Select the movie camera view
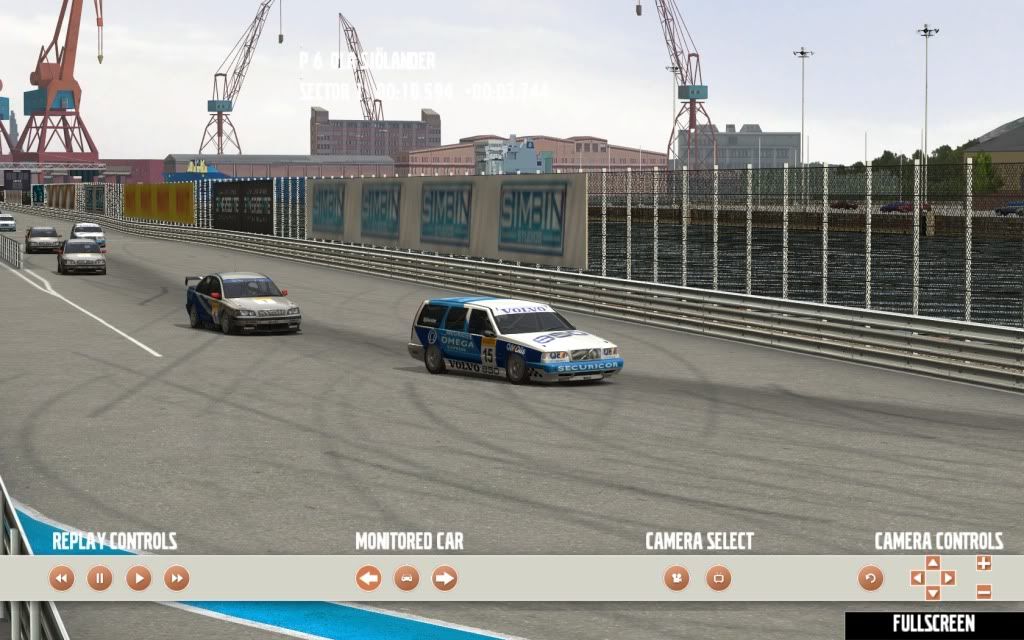This screenshot has width=1024, height=640. click(677, 578)
